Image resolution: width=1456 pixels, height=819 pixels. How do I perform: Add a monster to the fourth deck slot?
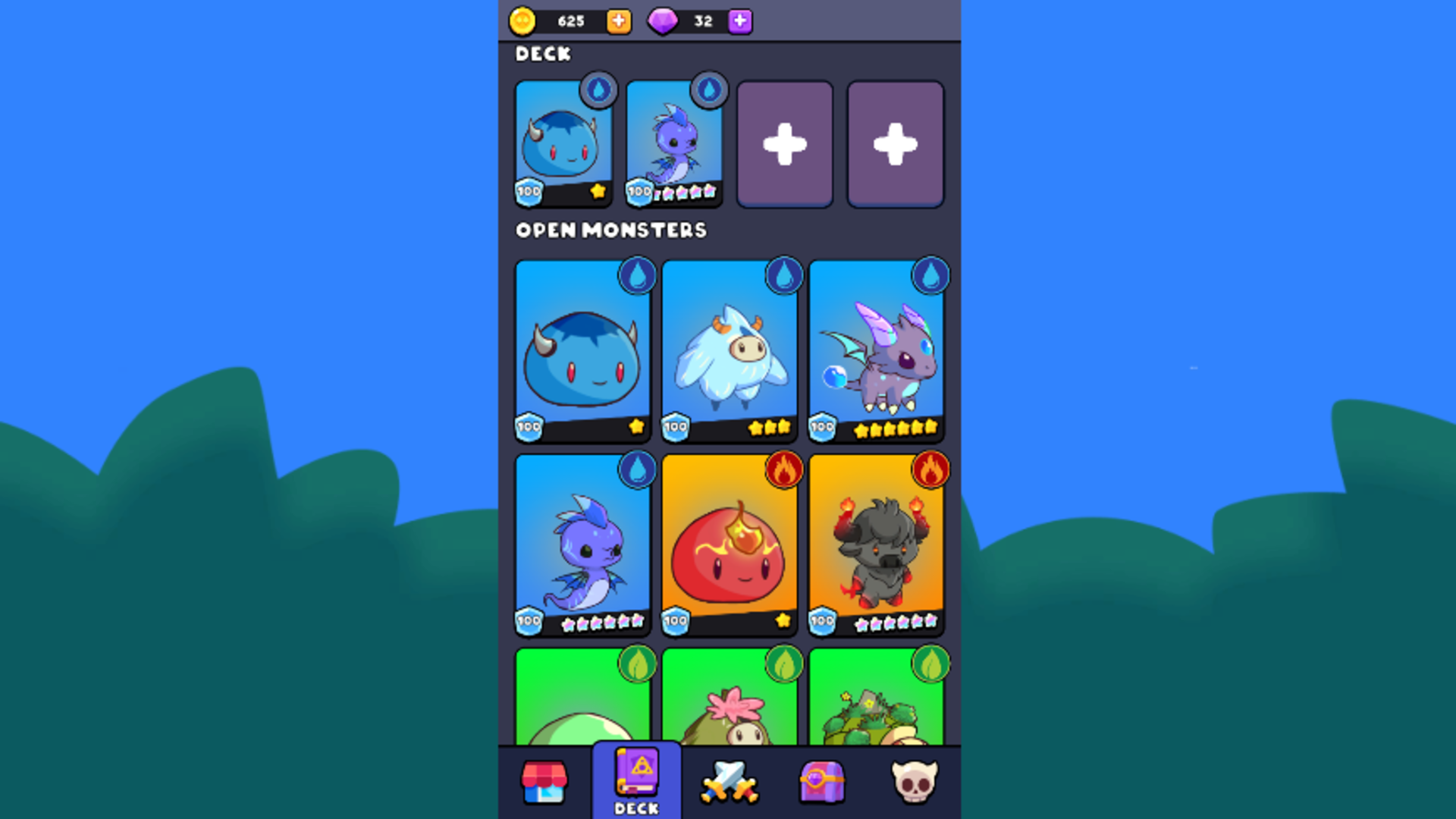[896, 143]
